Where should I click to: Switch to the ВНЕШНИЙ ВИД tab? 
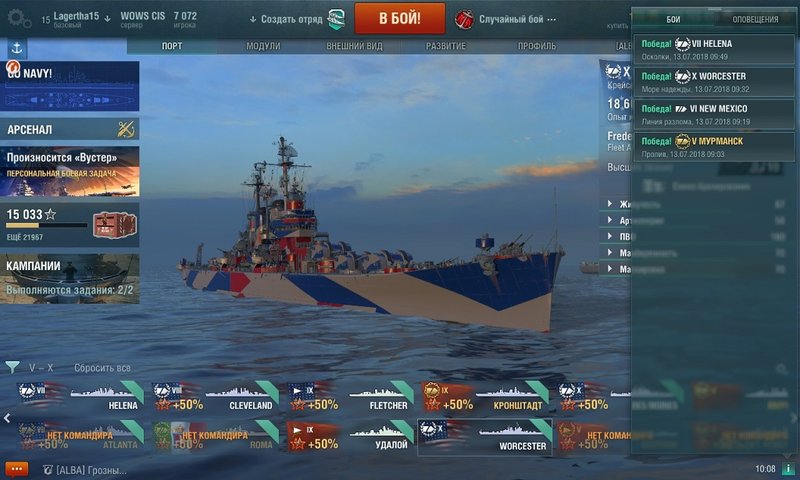click(x=354, y=46)
